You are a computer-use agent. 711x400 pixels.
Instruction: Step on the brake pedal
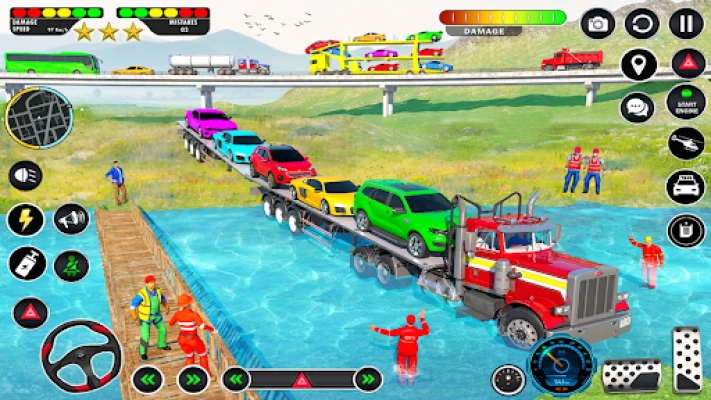[631, 376]
